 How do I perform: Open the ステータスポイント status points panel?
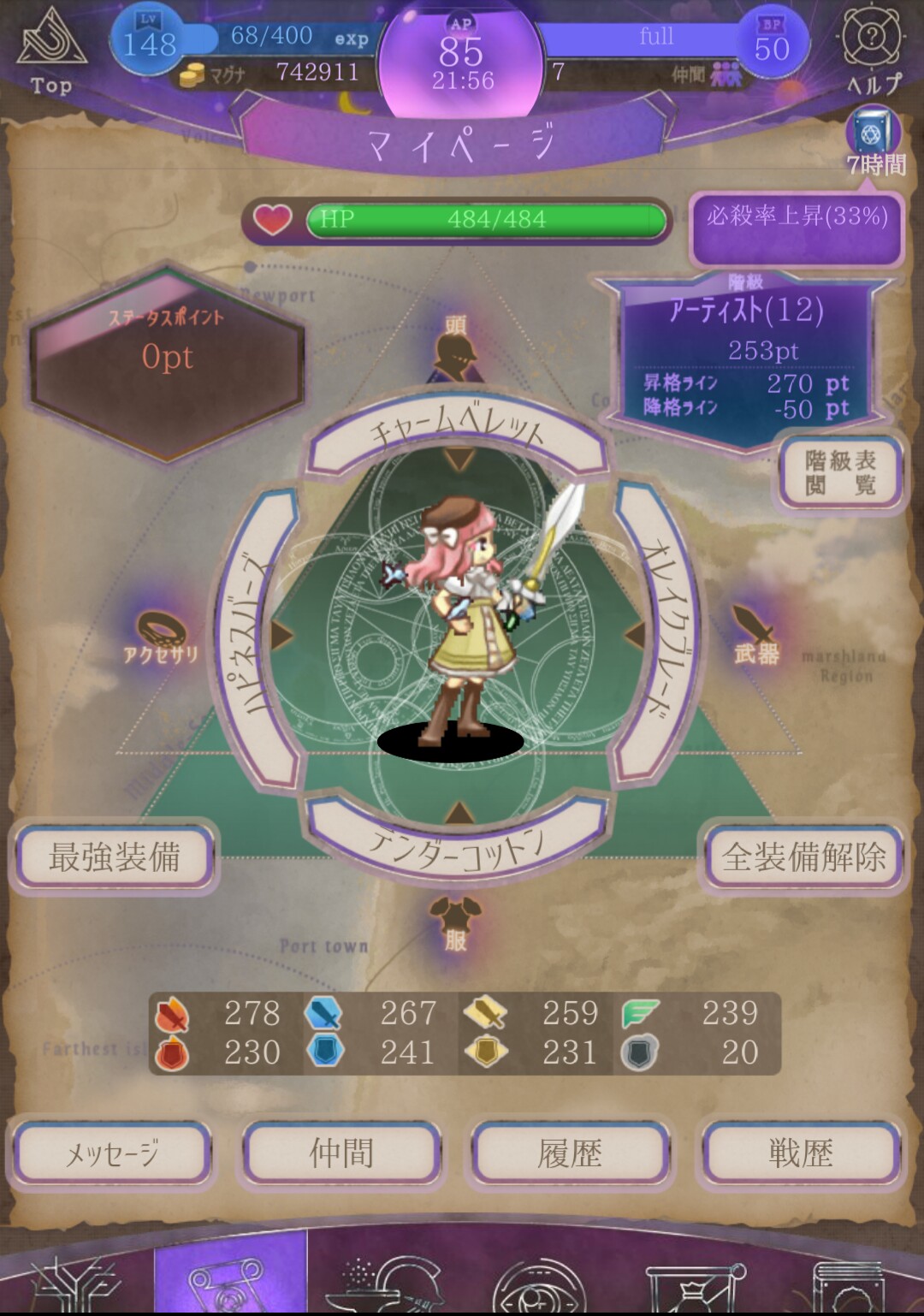(168, 359)
